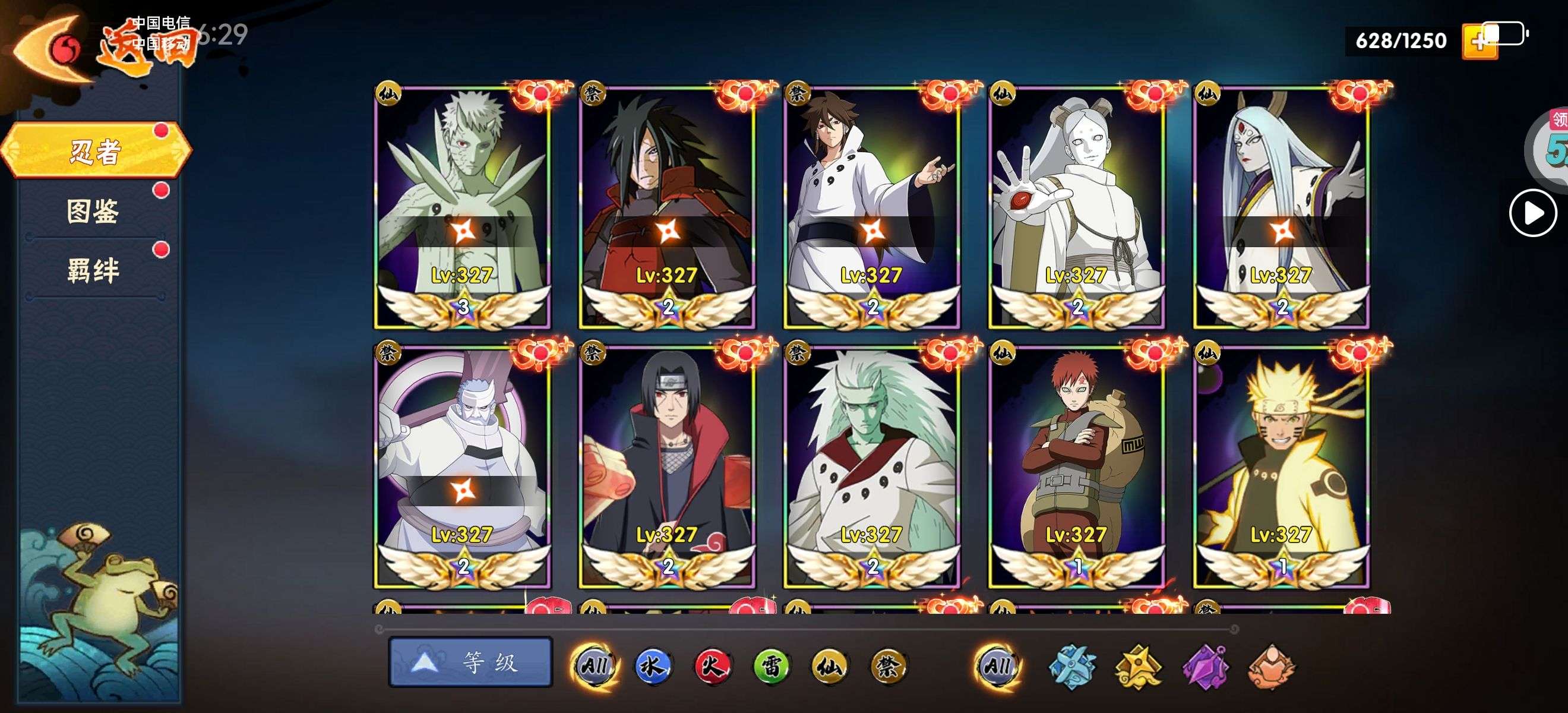Select the Gaara card
This screenshot has height=713, width=1568.
[1077, 467]
